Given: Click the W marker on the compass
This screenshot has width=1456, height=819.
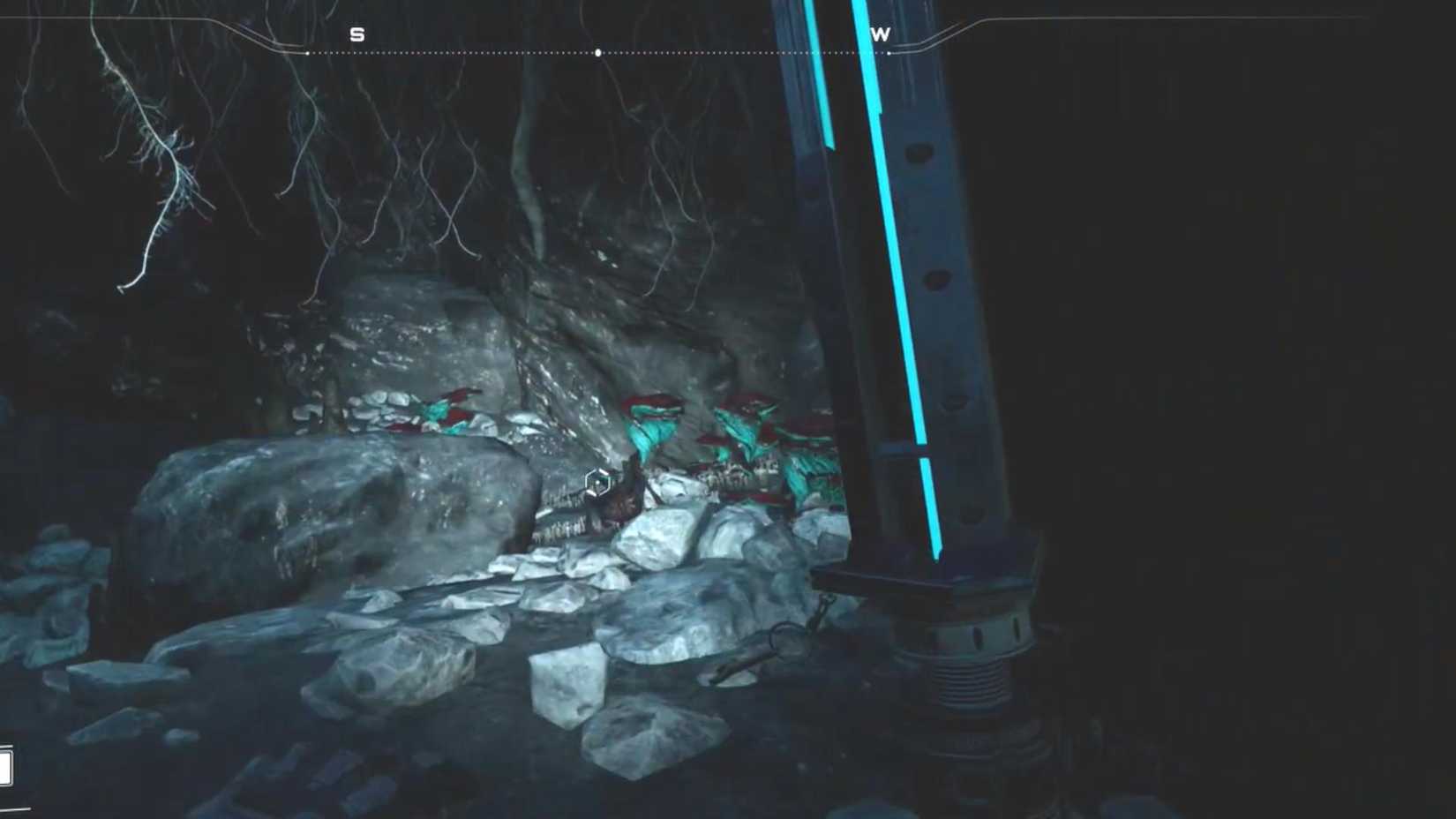Looking at the screenshot, I should click(881, 34).
